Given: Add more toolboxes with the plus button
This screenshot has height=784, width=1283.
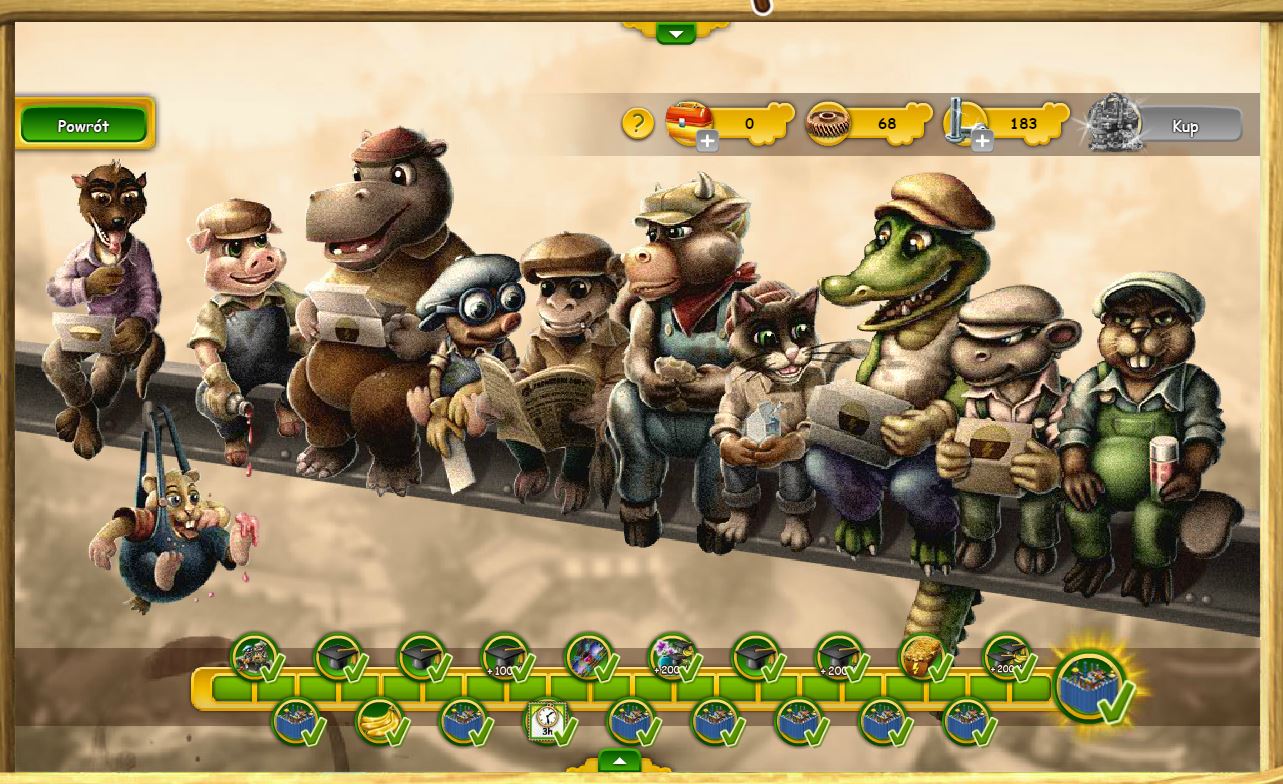Looking at the screenshot, I should pos(707,142).
